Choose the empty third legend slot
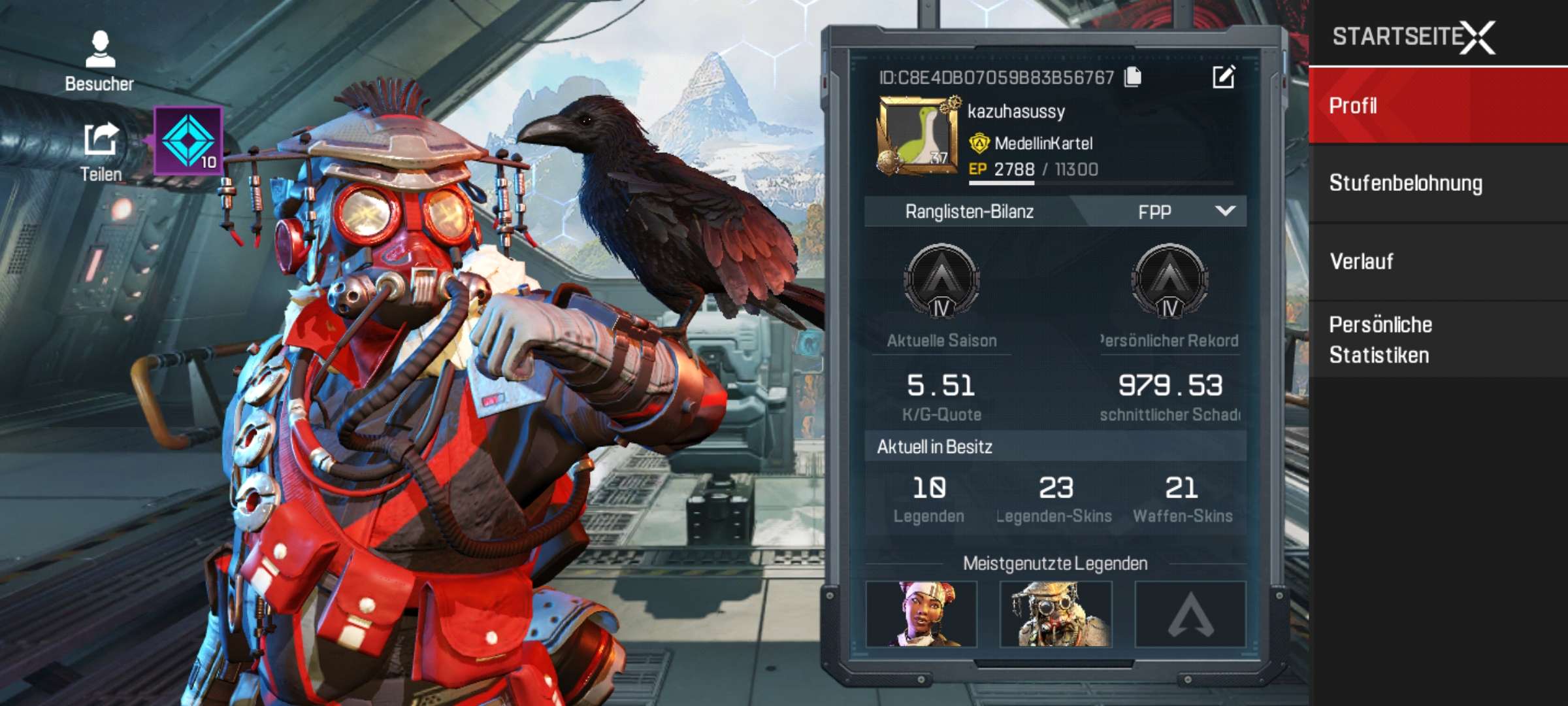This screenshot has width=1568, height=706. (1190, 614)
